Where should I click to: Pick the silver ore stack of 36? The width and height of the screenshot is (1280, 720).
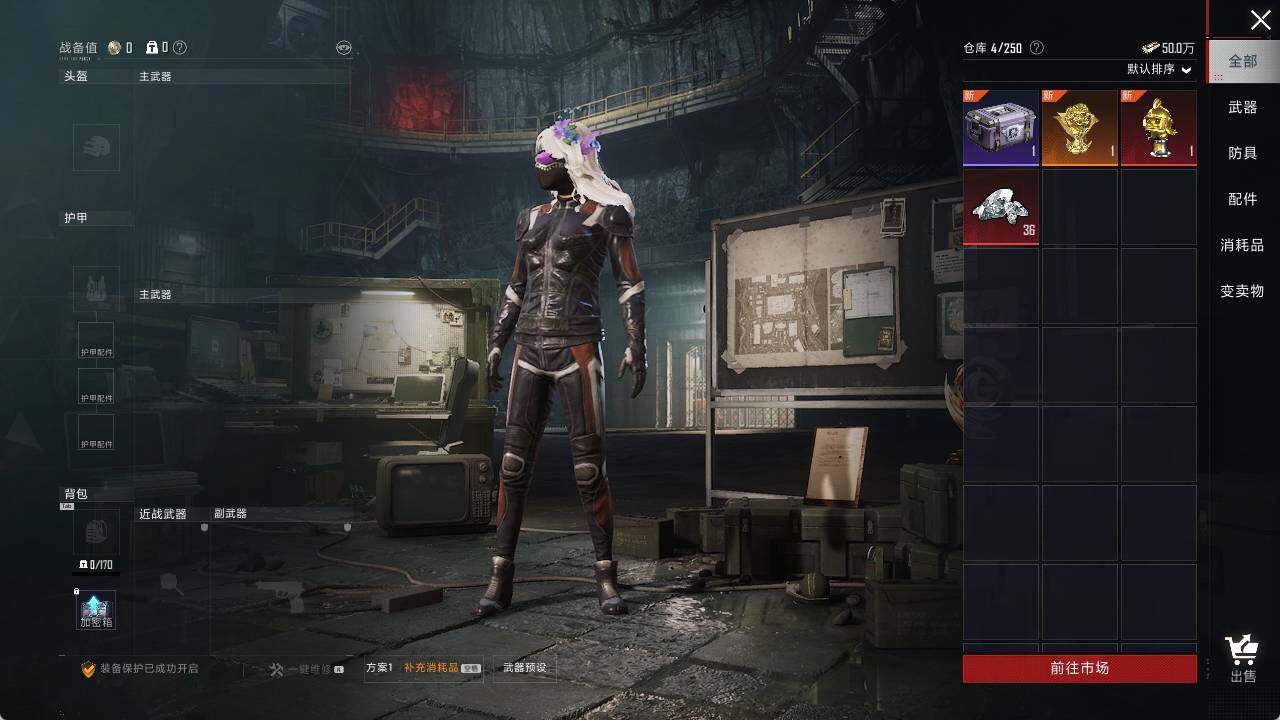click(1001, 207)
